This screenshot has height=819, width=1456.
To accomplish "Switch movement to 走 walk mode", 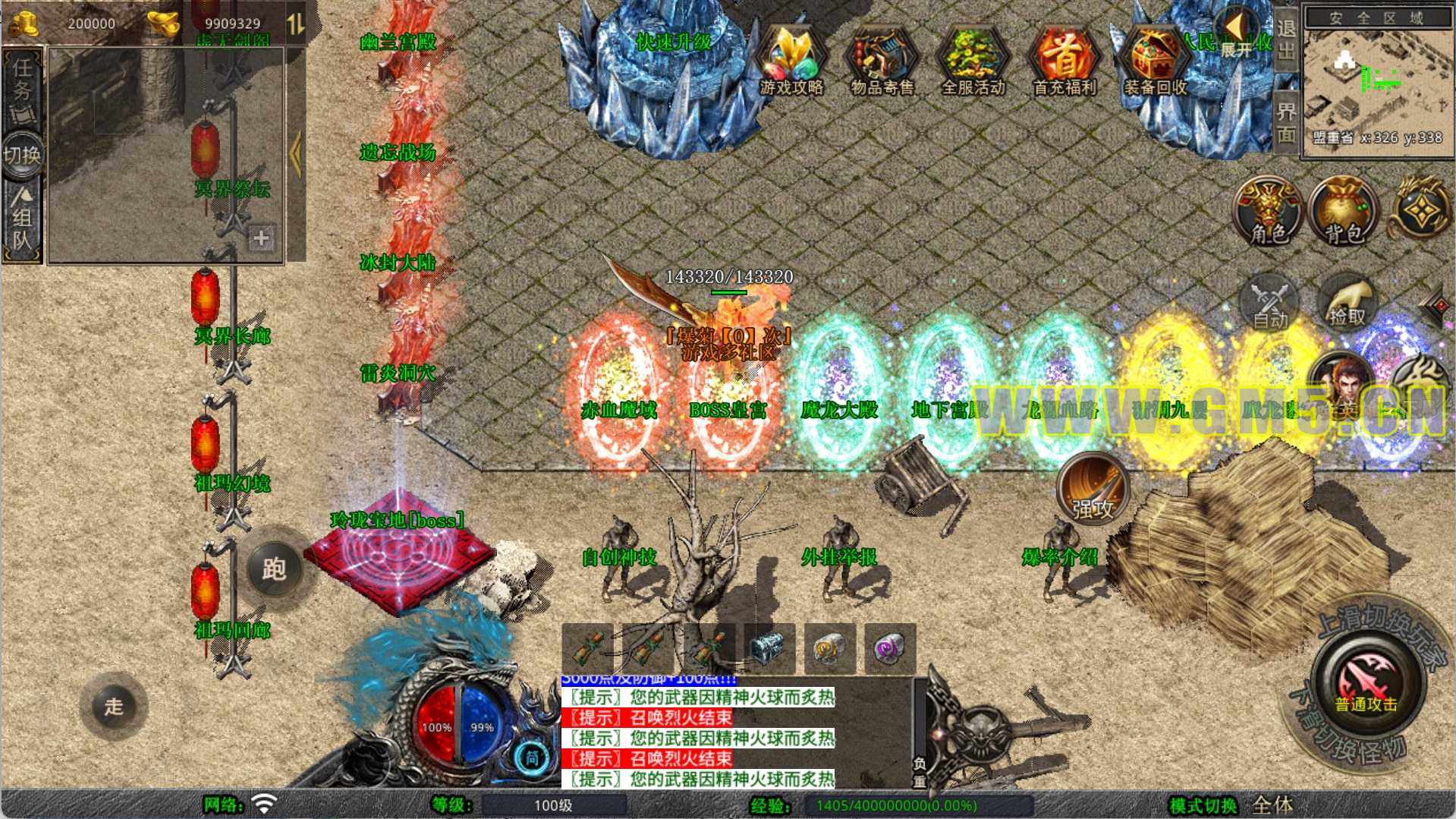I will pyautogui.click(x=114, y=706).
